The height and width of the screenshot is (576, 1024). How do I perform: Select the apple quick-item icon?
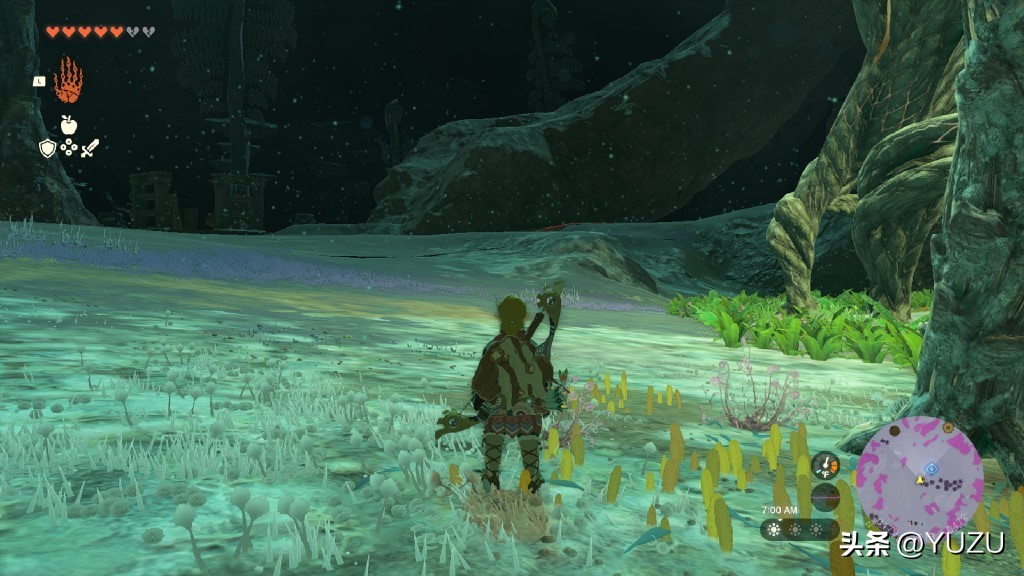point(68,124)
